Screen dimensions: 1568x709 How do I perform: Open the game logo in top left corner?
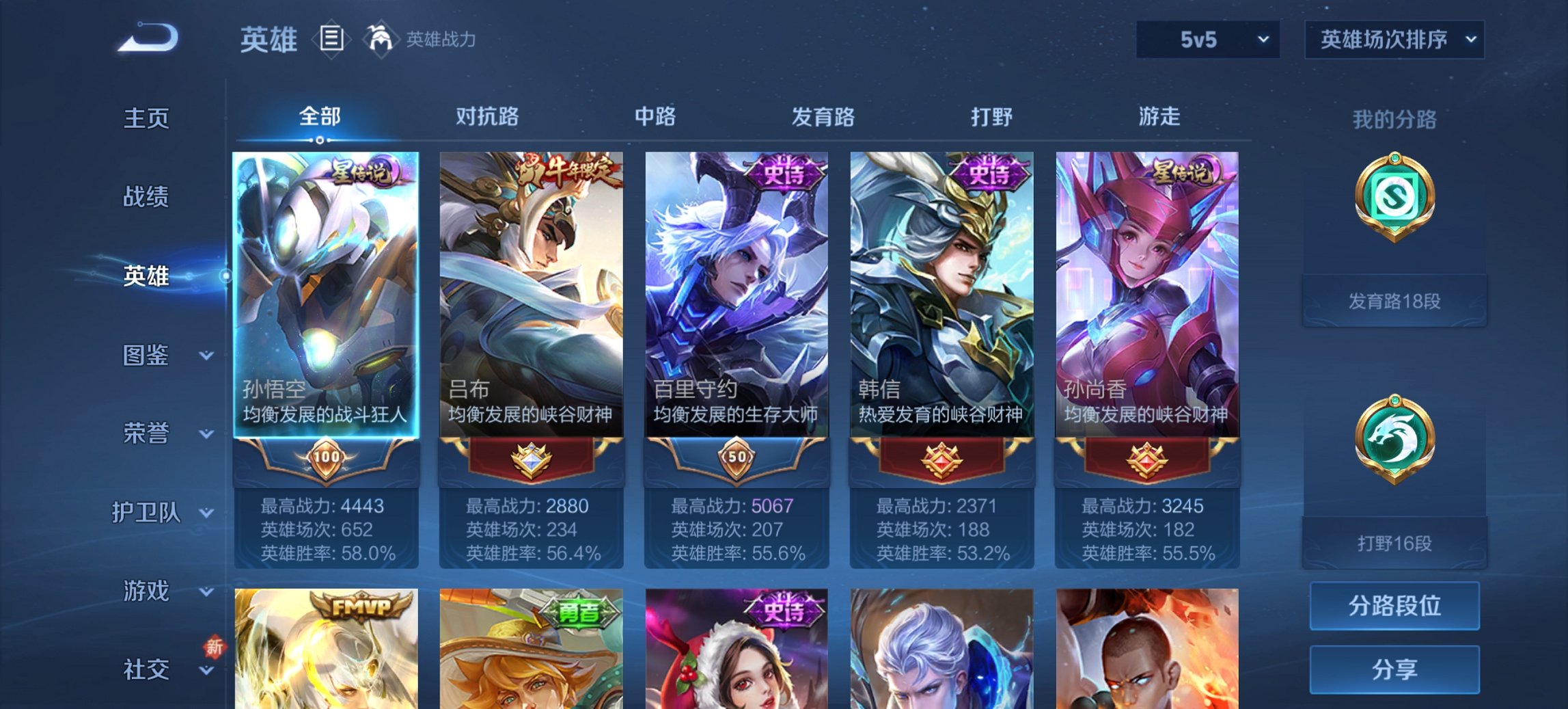(x=147, y=38)
